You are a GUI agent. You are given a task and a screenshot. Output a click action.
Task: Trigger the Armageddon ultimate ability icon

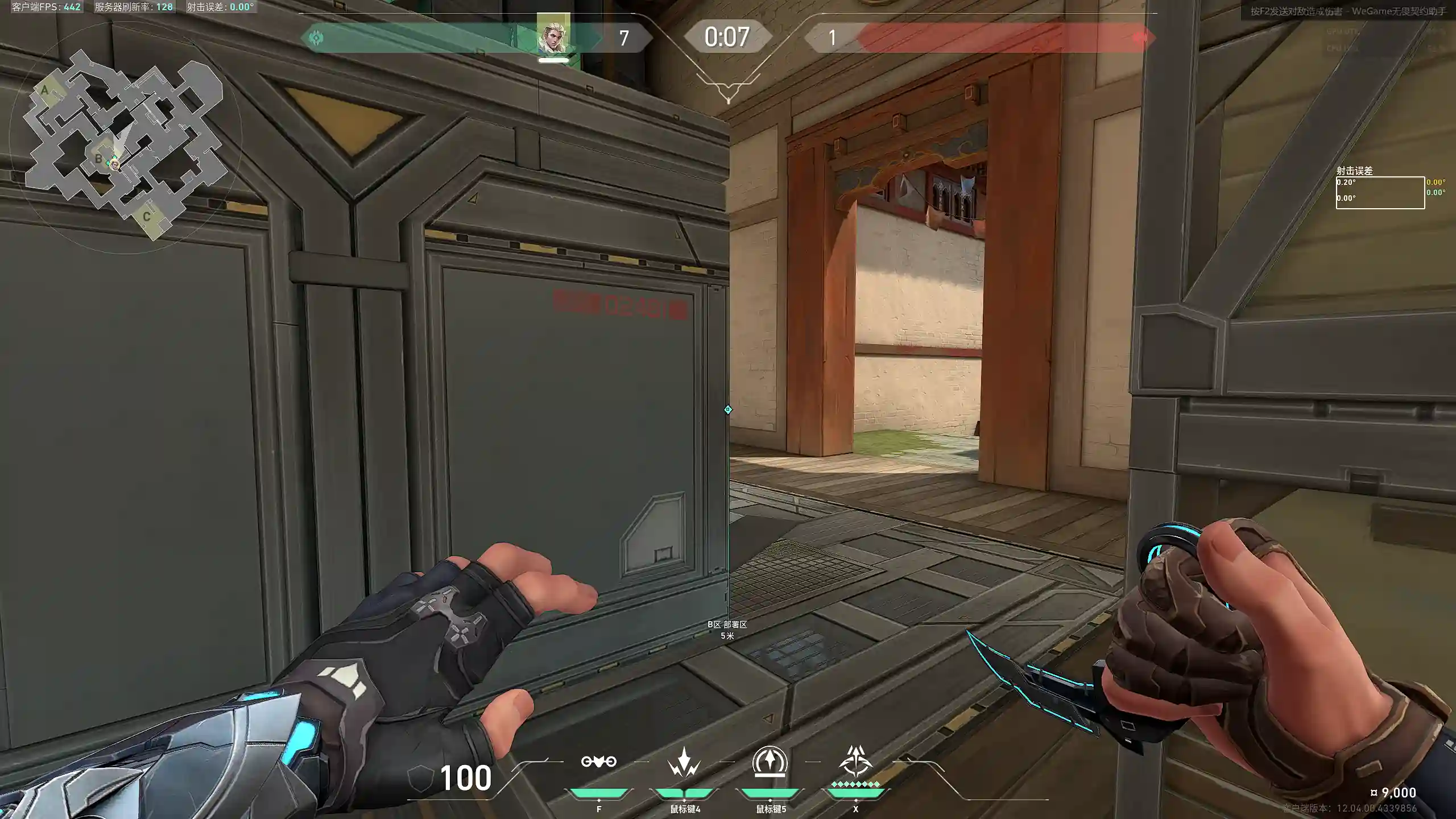pyautogui.click(x=855, y=762)
